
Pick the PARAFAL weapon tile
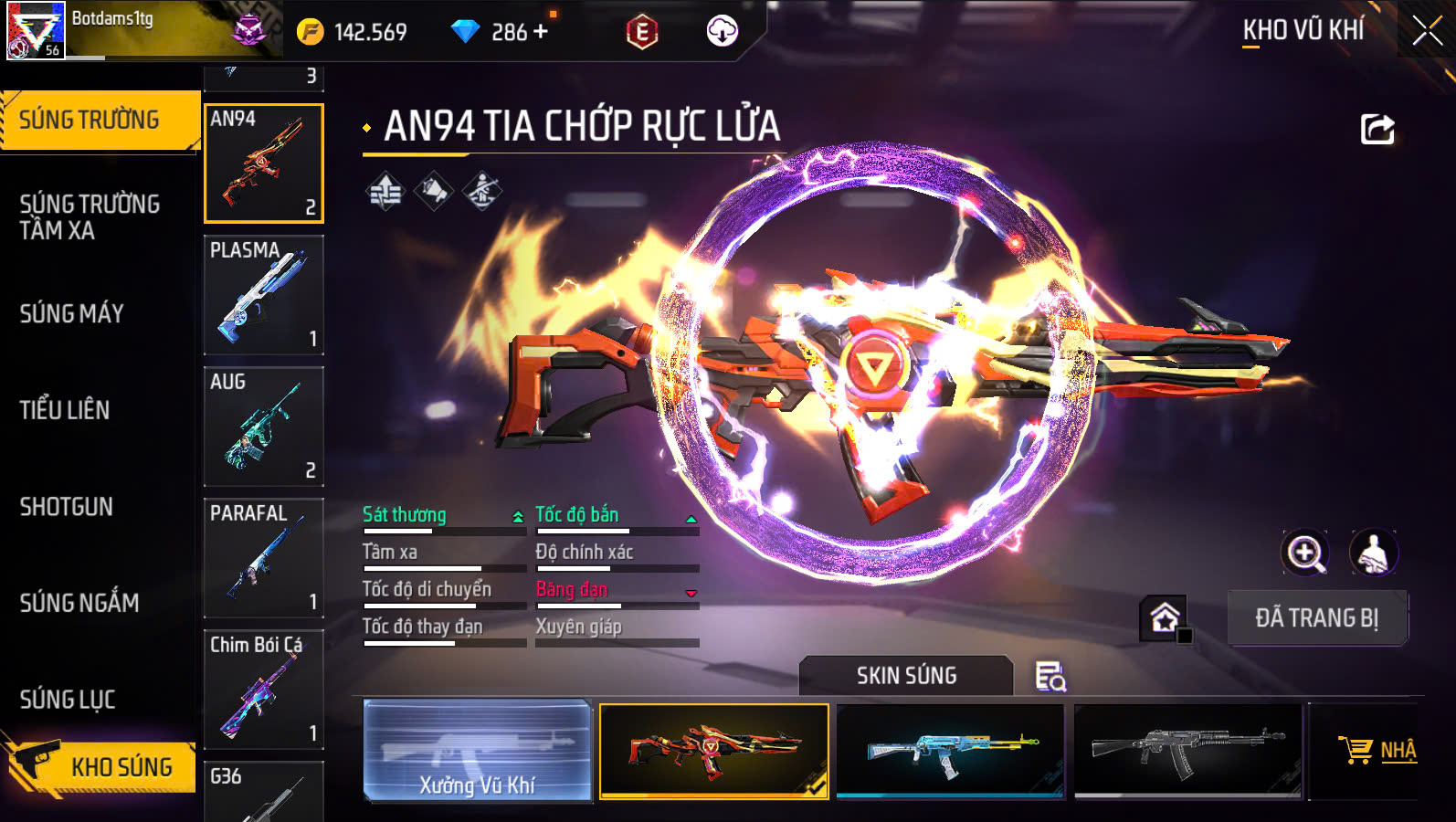click(x=263, y=558)
